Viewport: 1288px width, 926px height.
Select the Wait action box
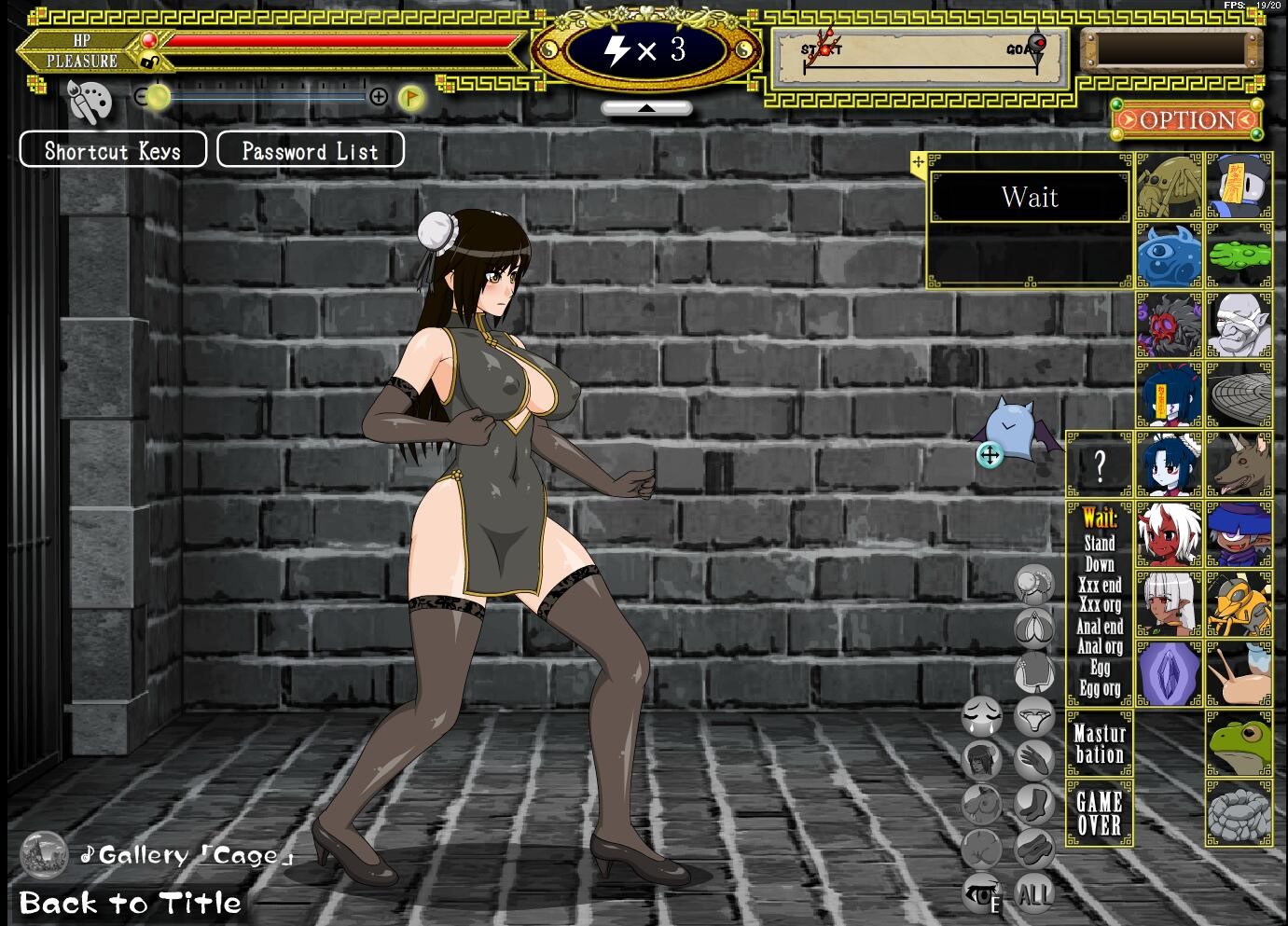tap(1030, 197)
